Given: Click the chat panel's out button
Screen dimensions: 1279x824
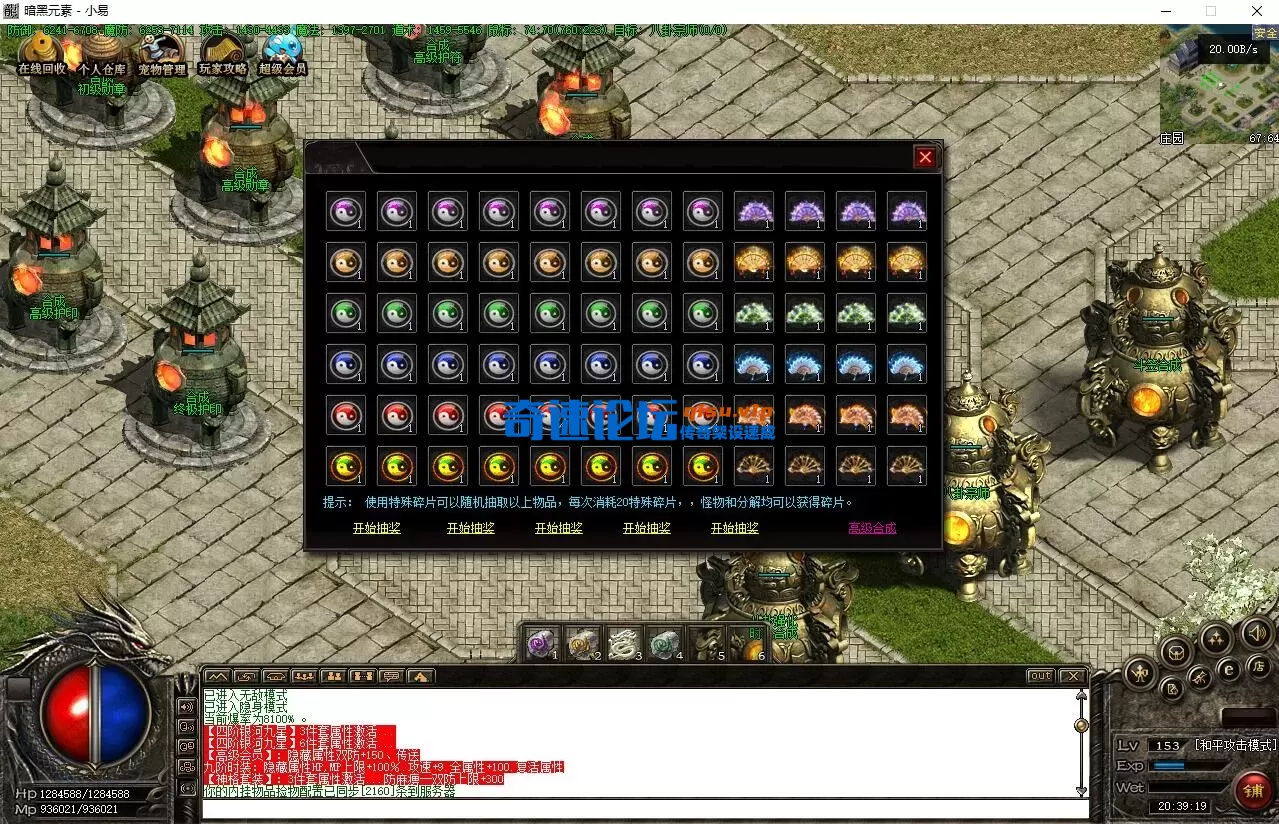Looking at the screenshot, I should (x=1040, y=676).
